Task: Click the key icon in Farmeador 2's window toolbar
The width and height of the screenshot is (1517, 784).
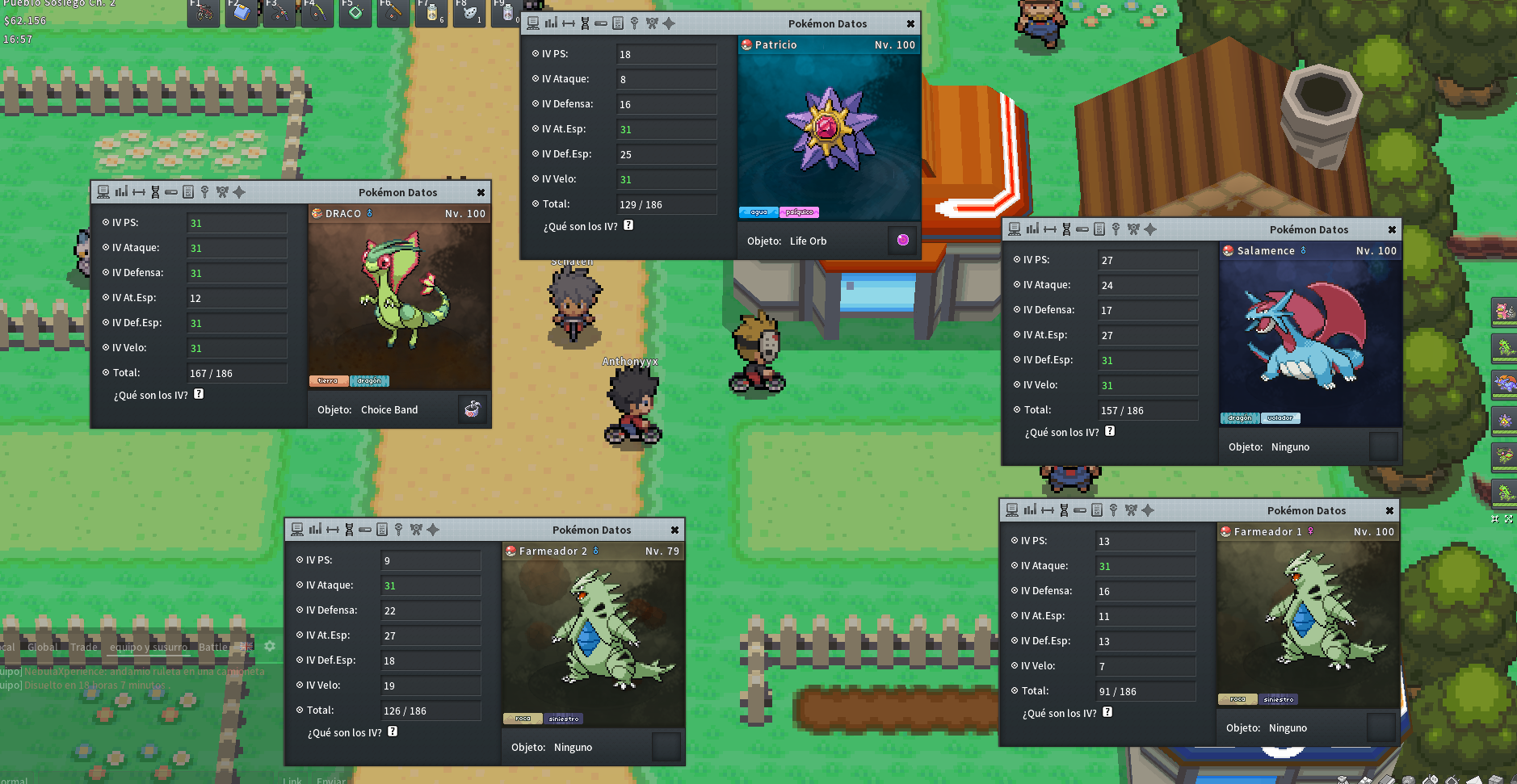Action: 399,530
